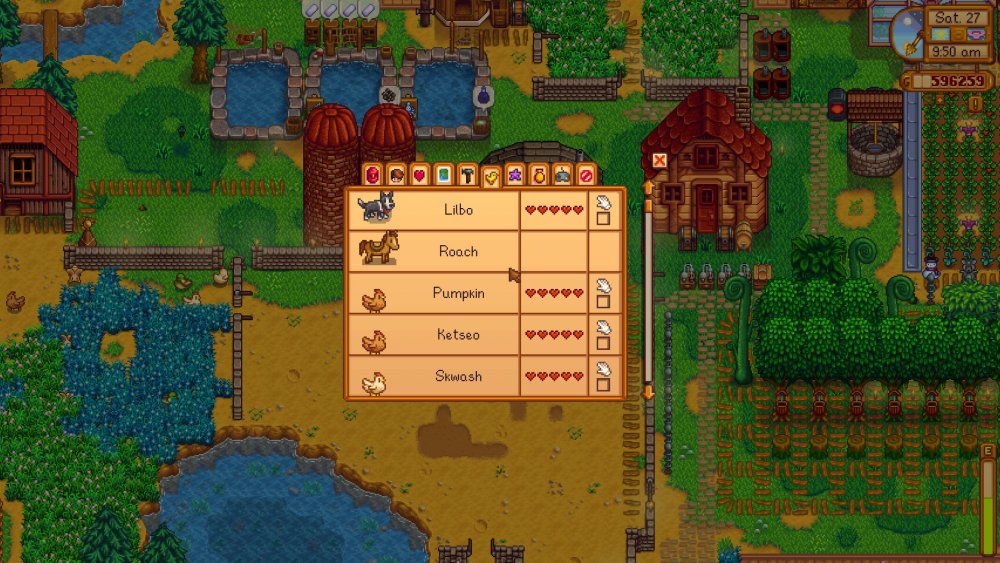Check the box in Ketseo's row
Image resolution: width=1000 pixels, height=563 pixels.
click(603, 343)
